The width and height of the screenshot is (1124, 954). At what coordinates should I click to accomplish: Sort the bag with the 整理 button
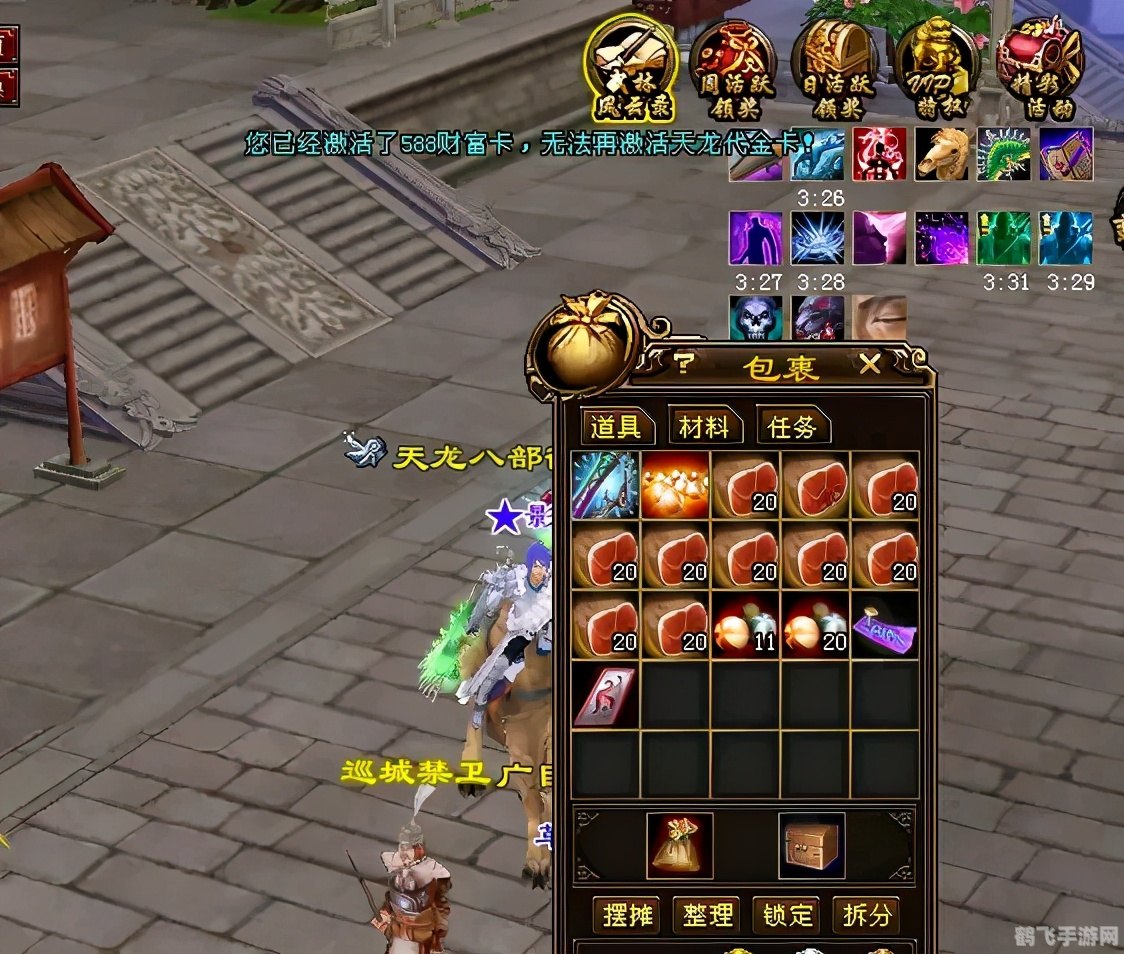coord(709,914)
